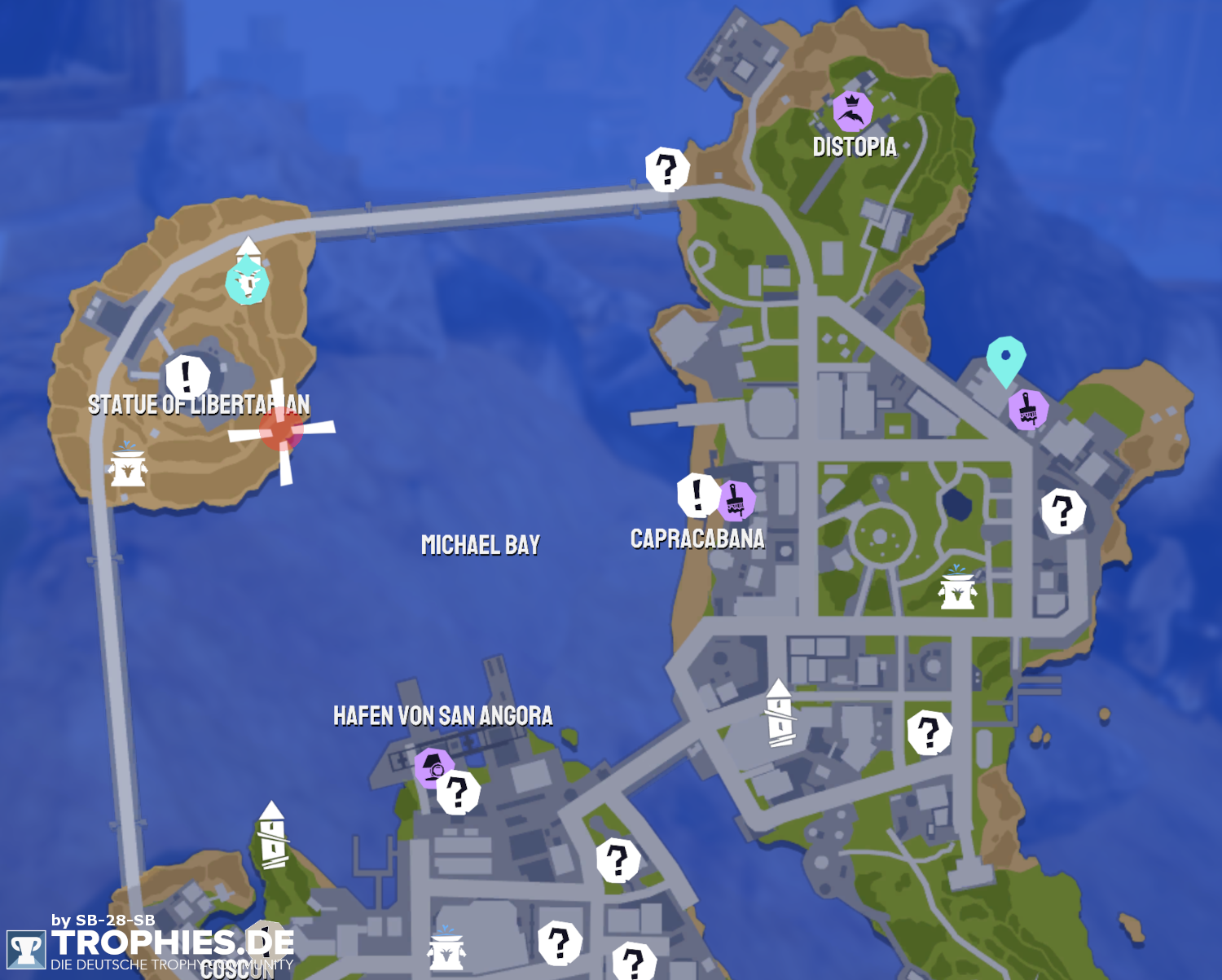
Task: Select the purple crown marker above Distopia
Action: coord(852,112)
